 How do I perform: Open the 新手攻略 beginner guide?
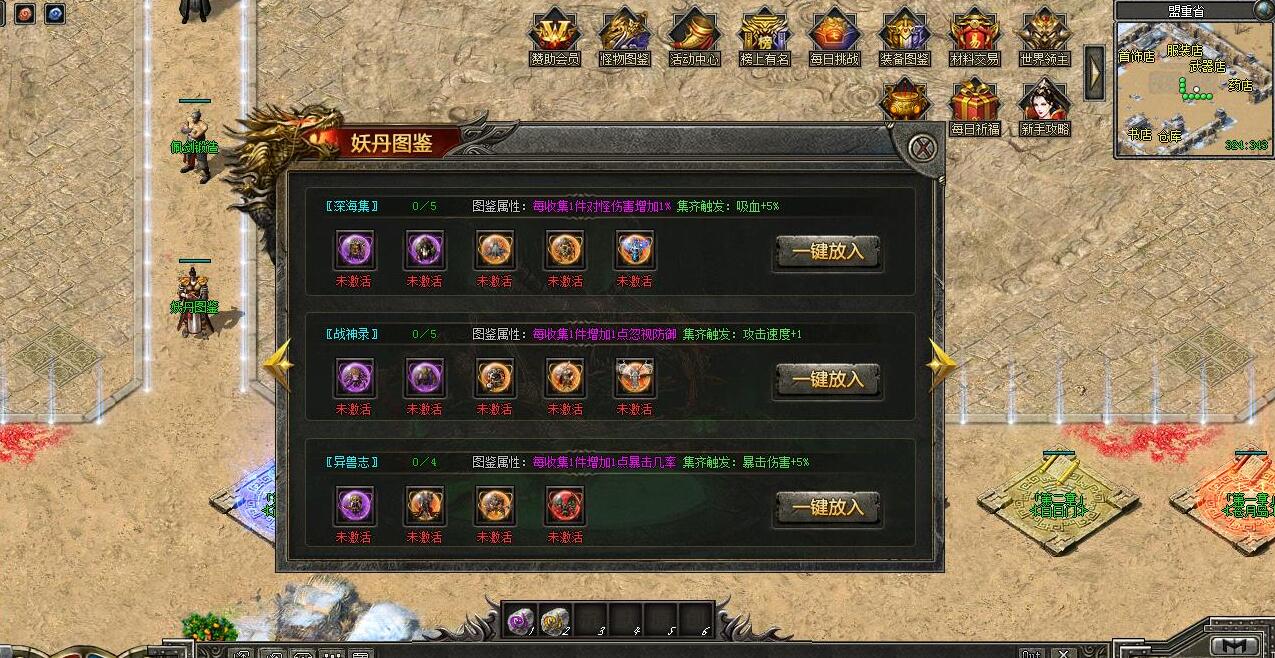coord(1045,105)
